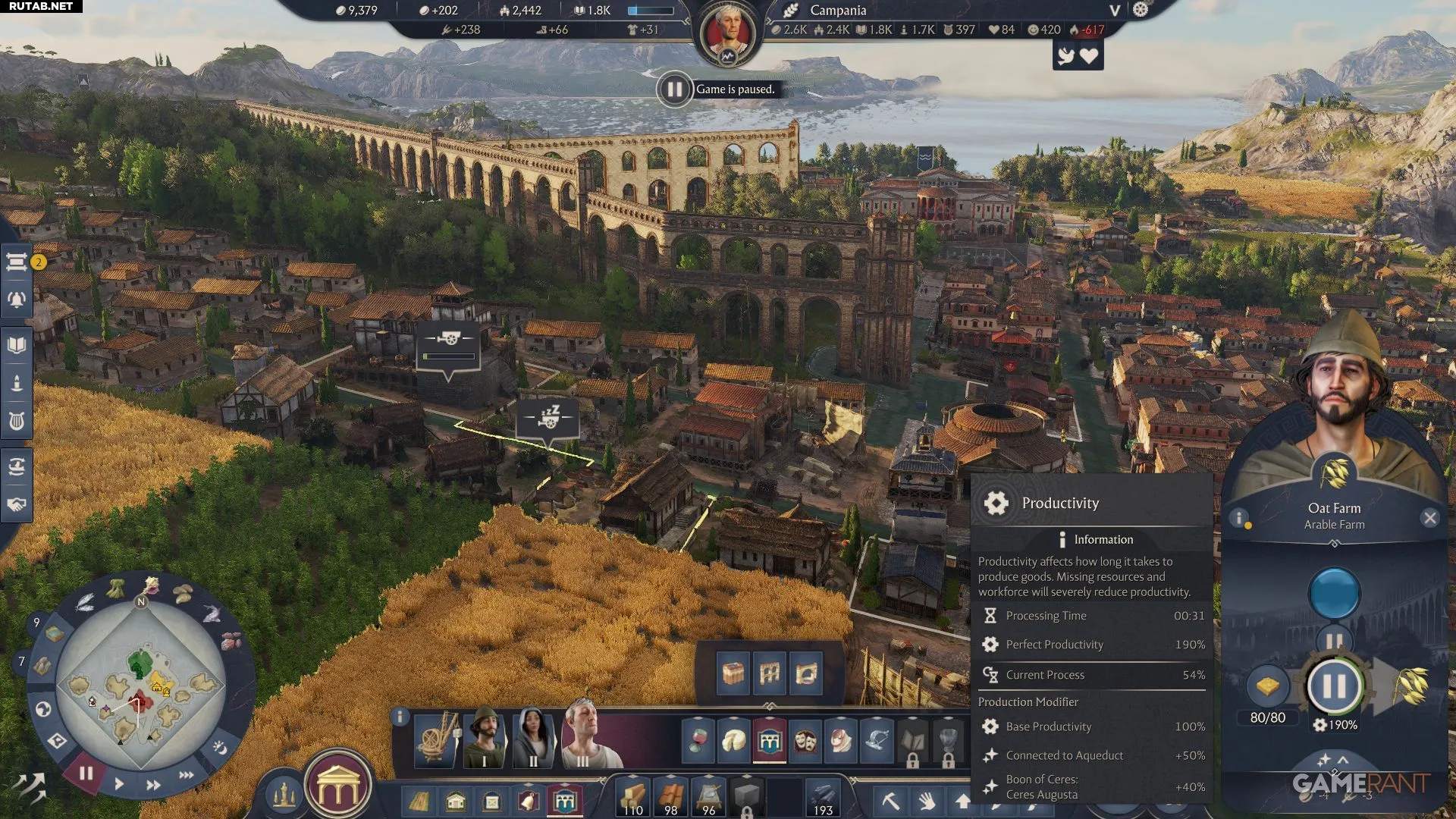The width and height of the screenshot is (1456, 819).
Task: Open the Oat Farm info button
Action: point(1239,519)
